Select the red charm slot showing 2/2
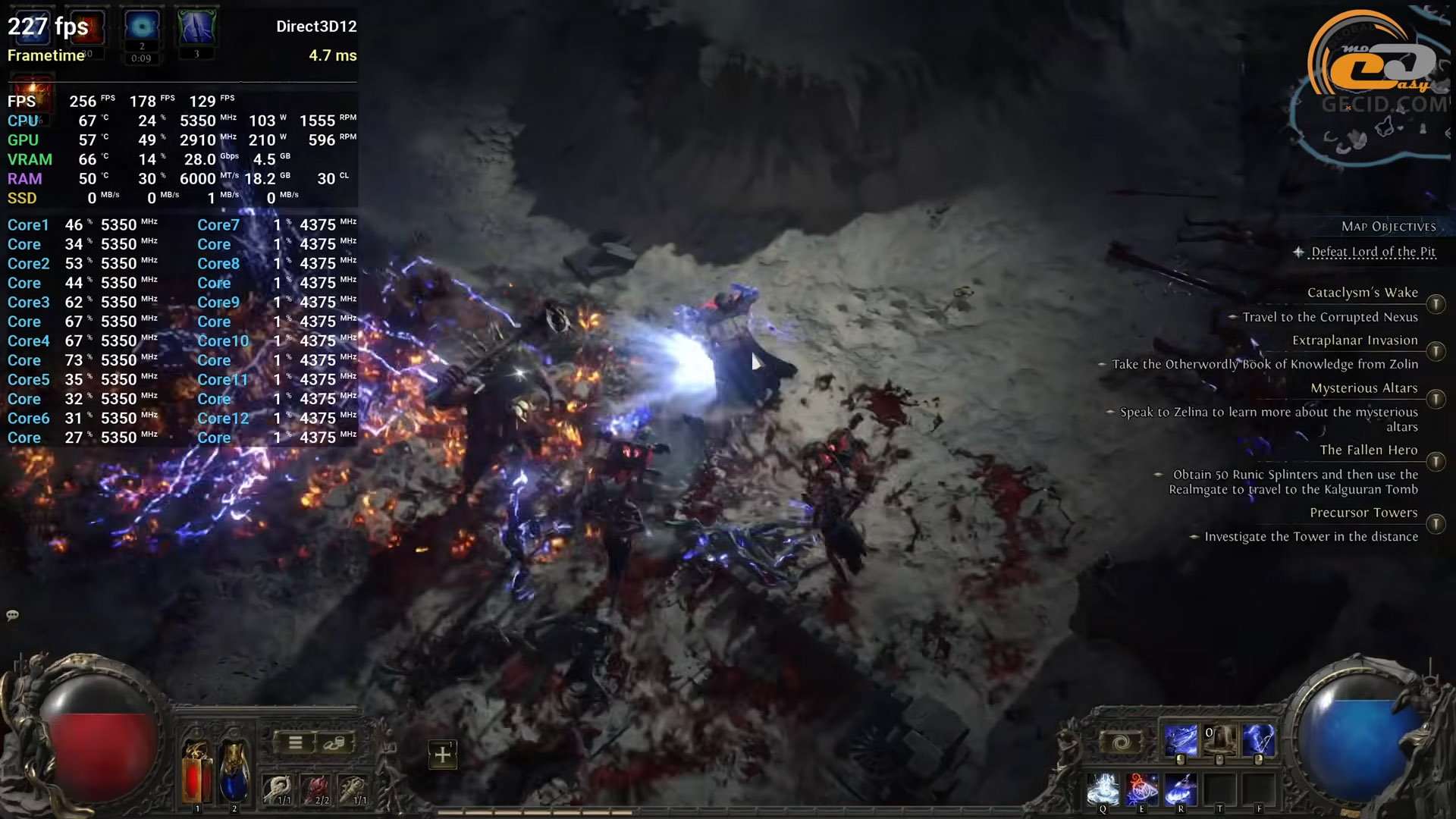Viewport: 1456px width, 819px height. click(x=317, y=790)
